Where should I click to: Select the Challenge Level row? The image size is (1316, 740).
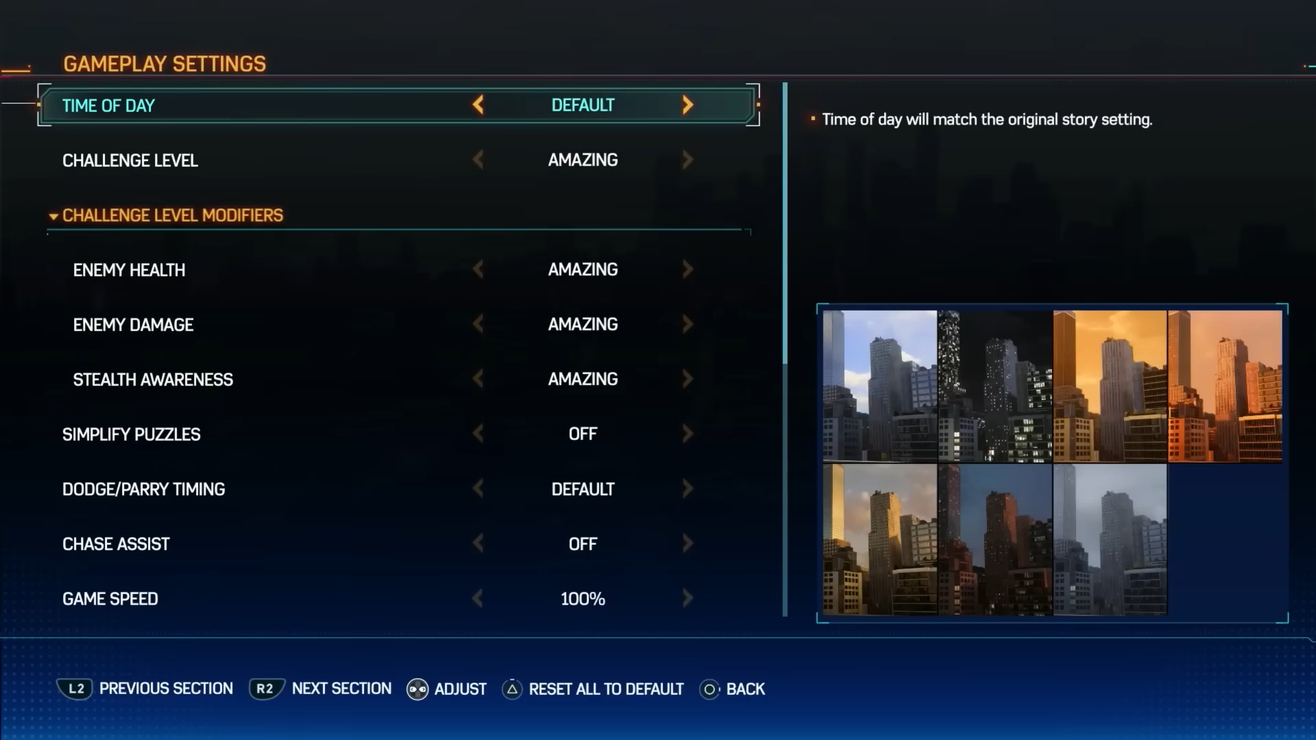tap(130, 160)
